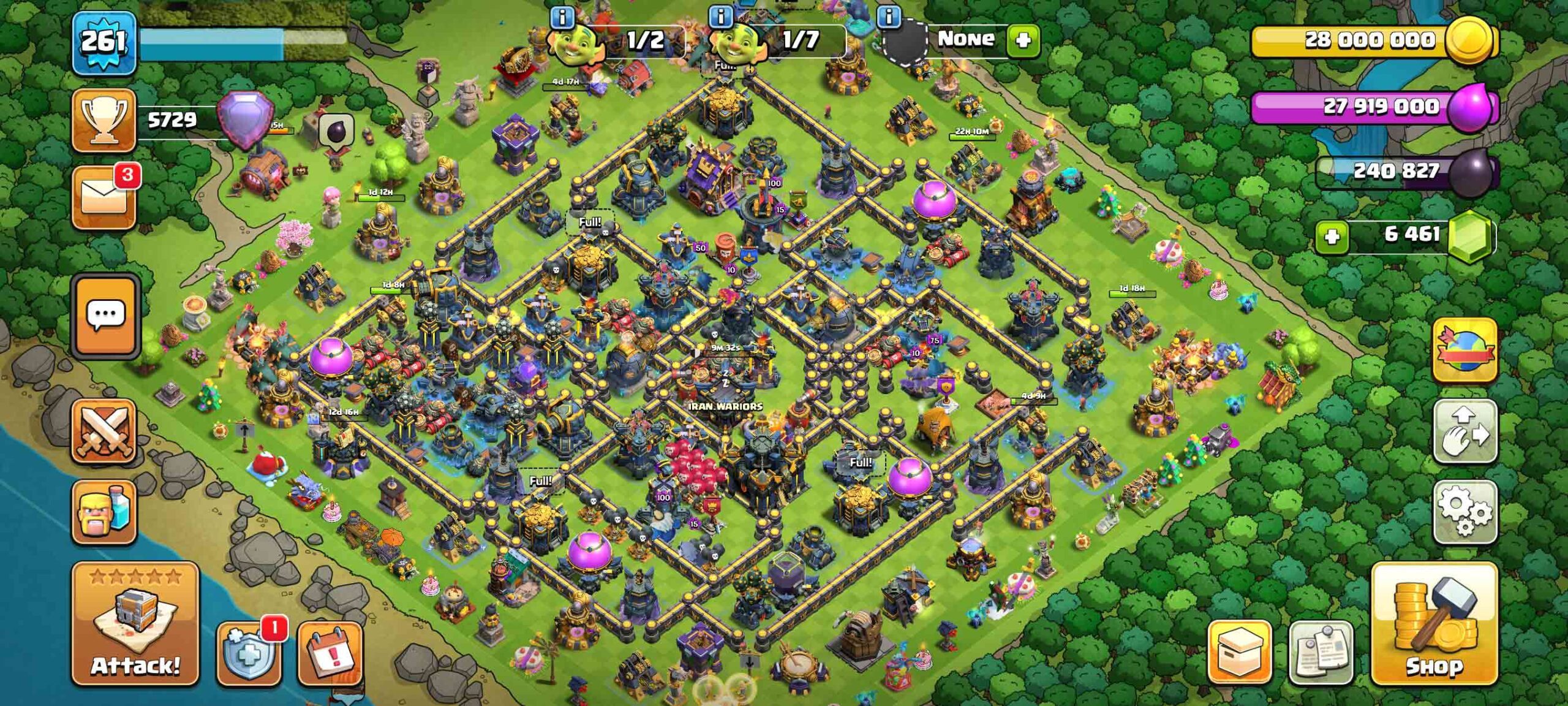Open the layout editor hand icon
The height and width of the screenshot is (706, 1568).
point(1464,431)
